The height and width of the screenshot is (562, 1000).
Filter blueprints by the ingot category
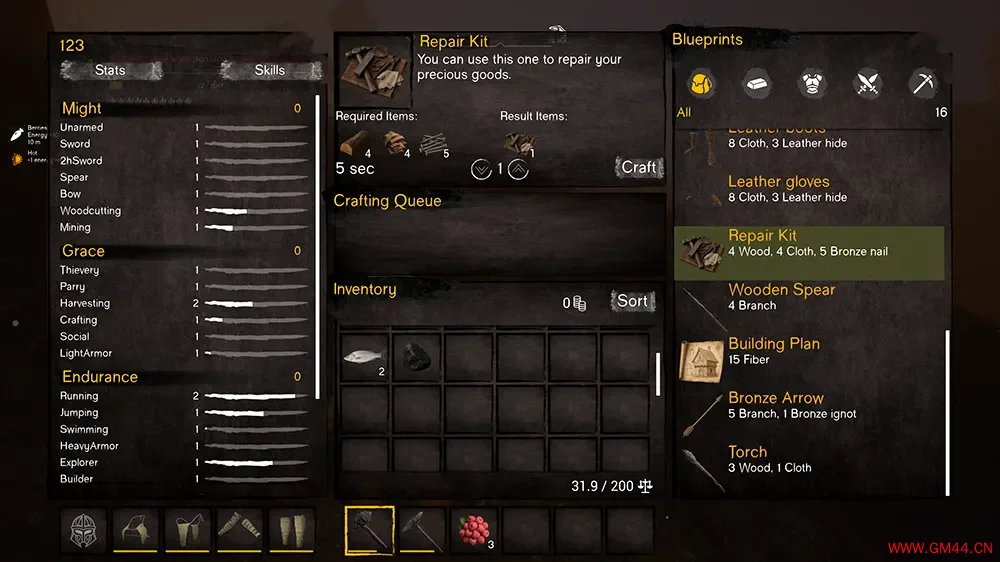(756, 84)
